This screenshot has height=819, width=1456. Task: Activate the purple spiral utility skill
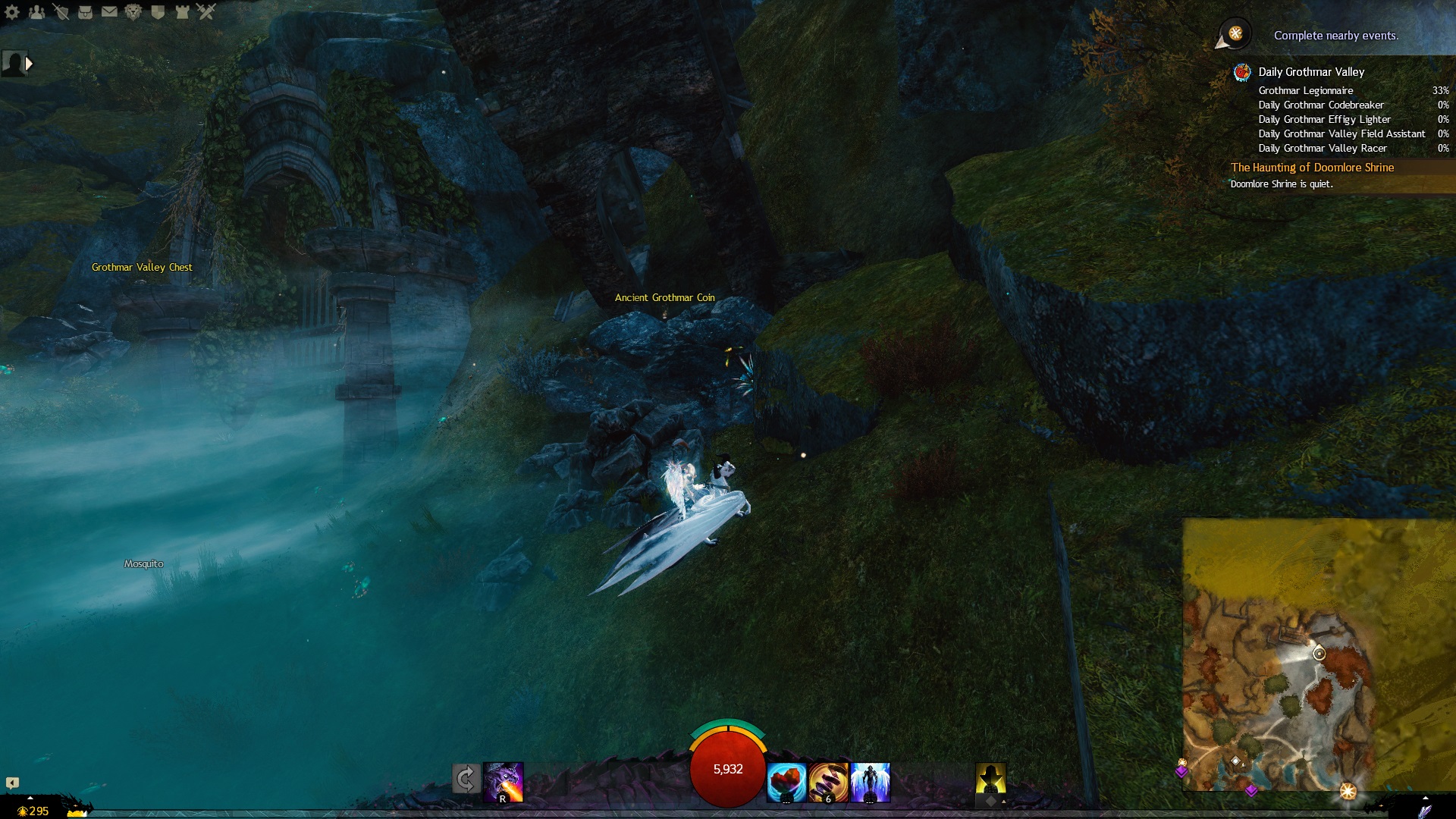pyautogui.click(x=828, y=782)
